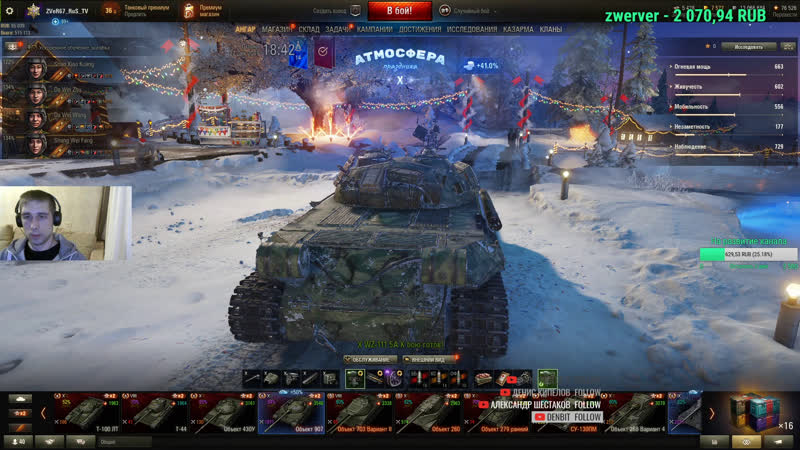Open the Случайный бой battle mode selector
Viewport: 800px width, 450px height.
(x=470, y=10)
